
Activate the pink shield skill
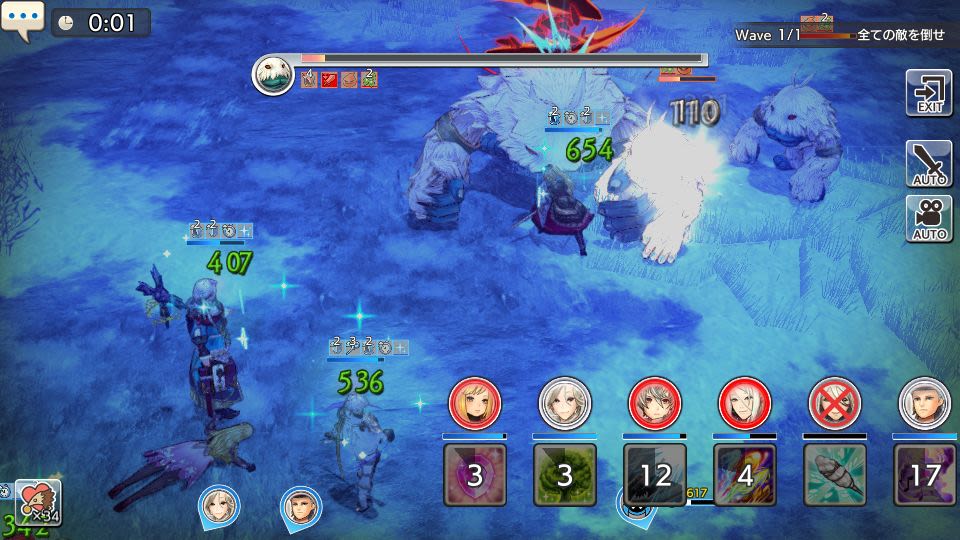click(x=474, y=474)
